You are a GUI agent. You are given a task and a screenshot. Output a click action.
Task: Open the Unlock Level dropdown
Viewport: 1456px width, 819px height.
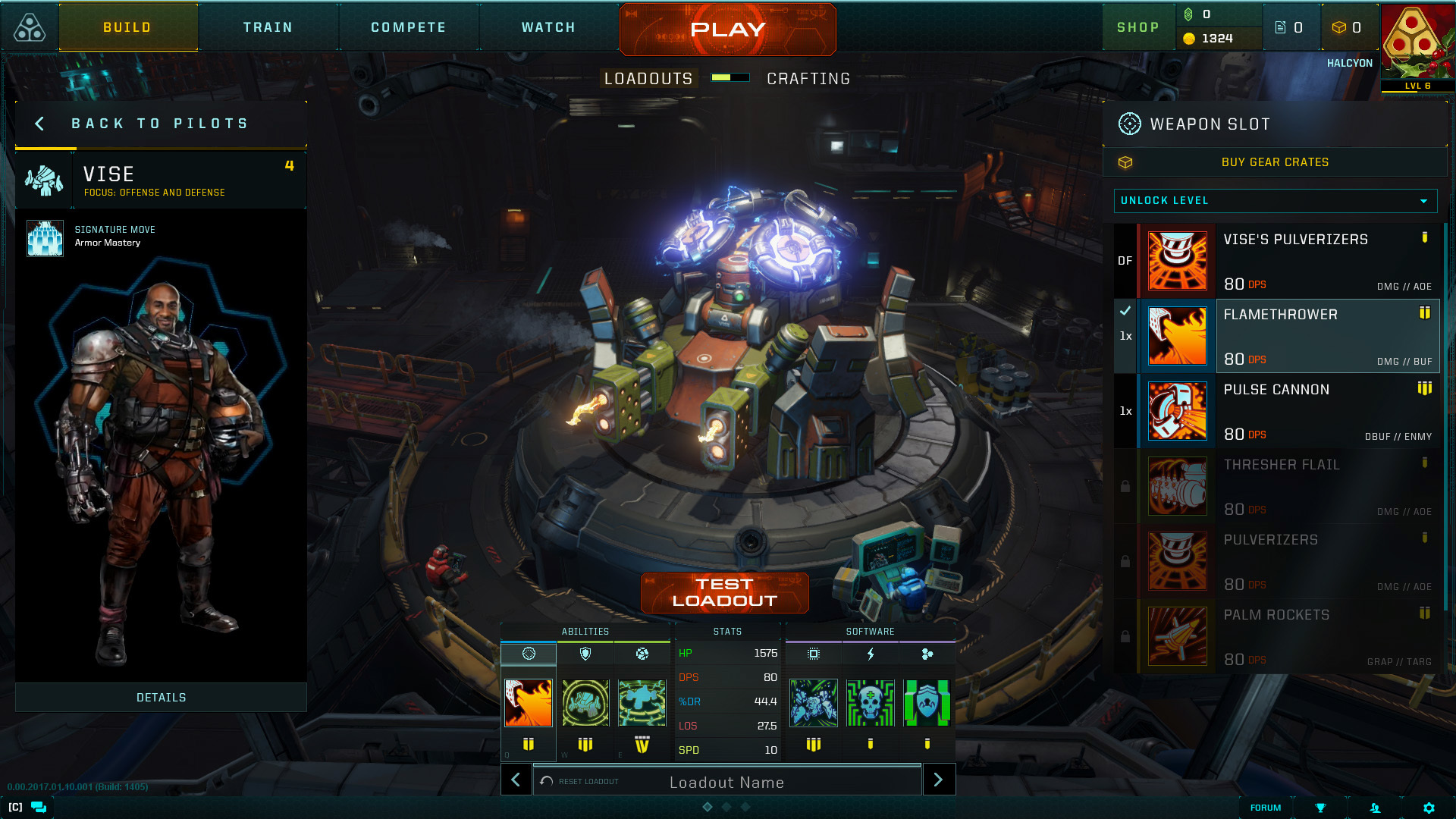1275,201
